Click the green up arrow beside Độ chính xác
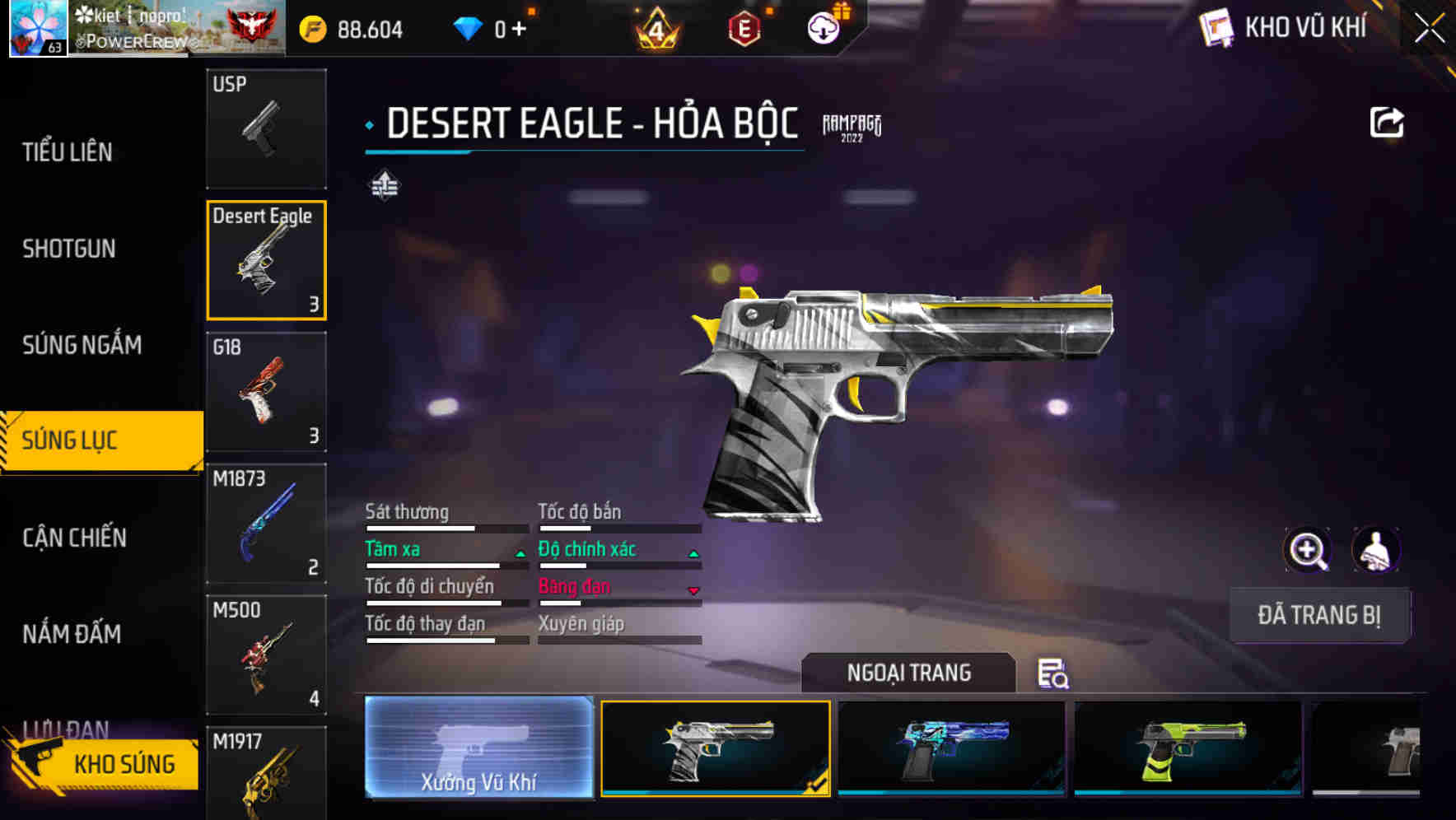 (693, 552)
